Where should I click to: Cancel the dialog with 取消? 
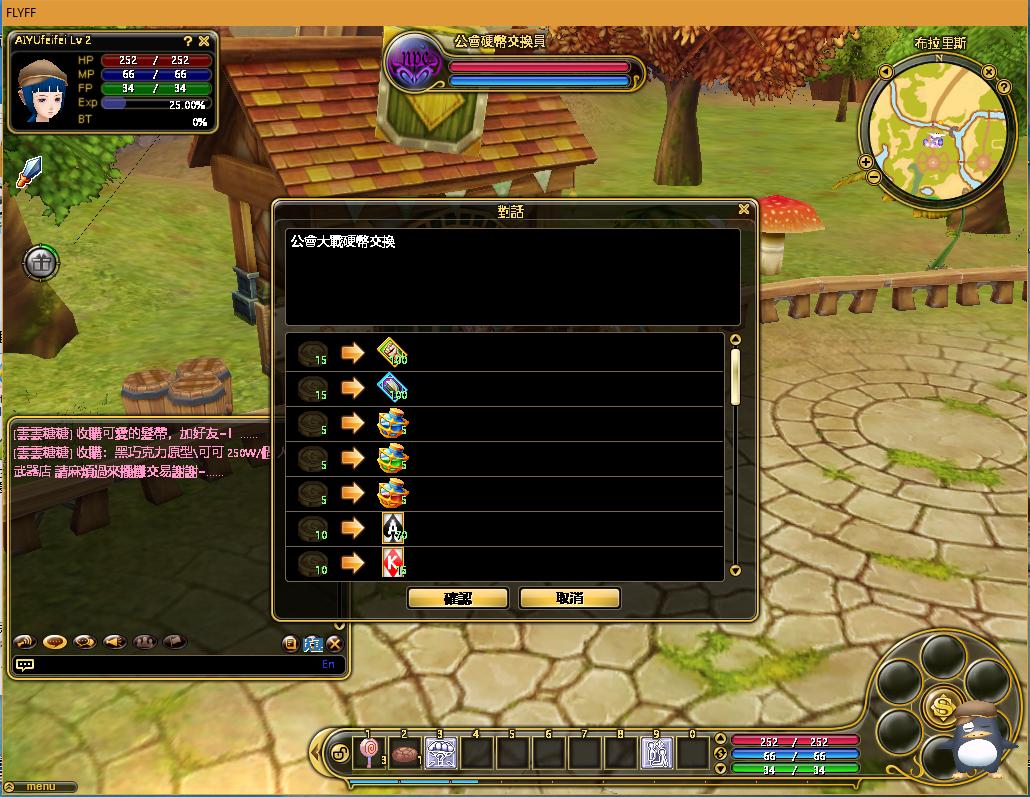click(x=570, y=598)
